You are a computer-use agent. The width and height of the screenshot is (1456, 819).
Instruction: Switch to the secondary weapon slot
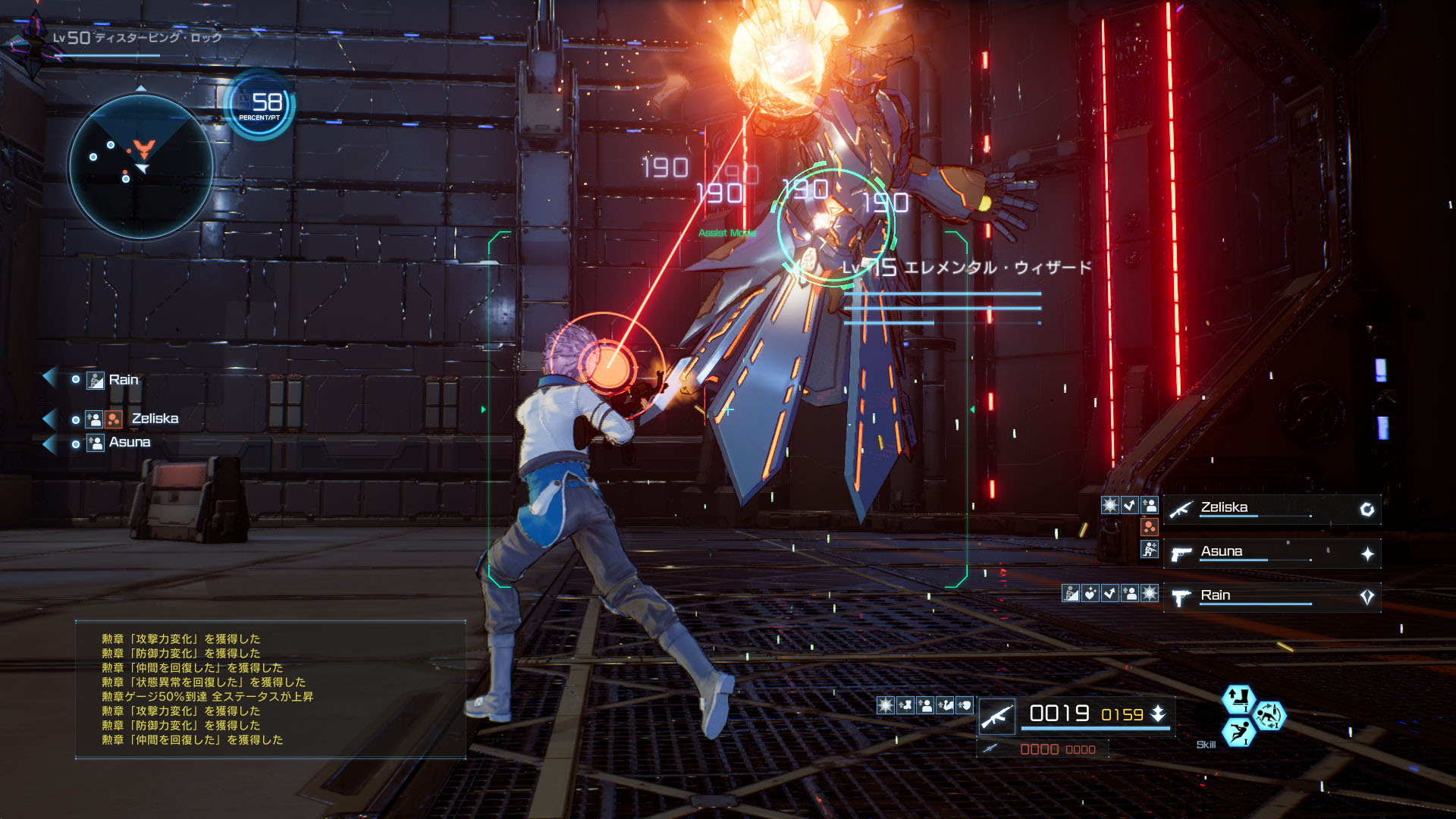click(1043, 749)
